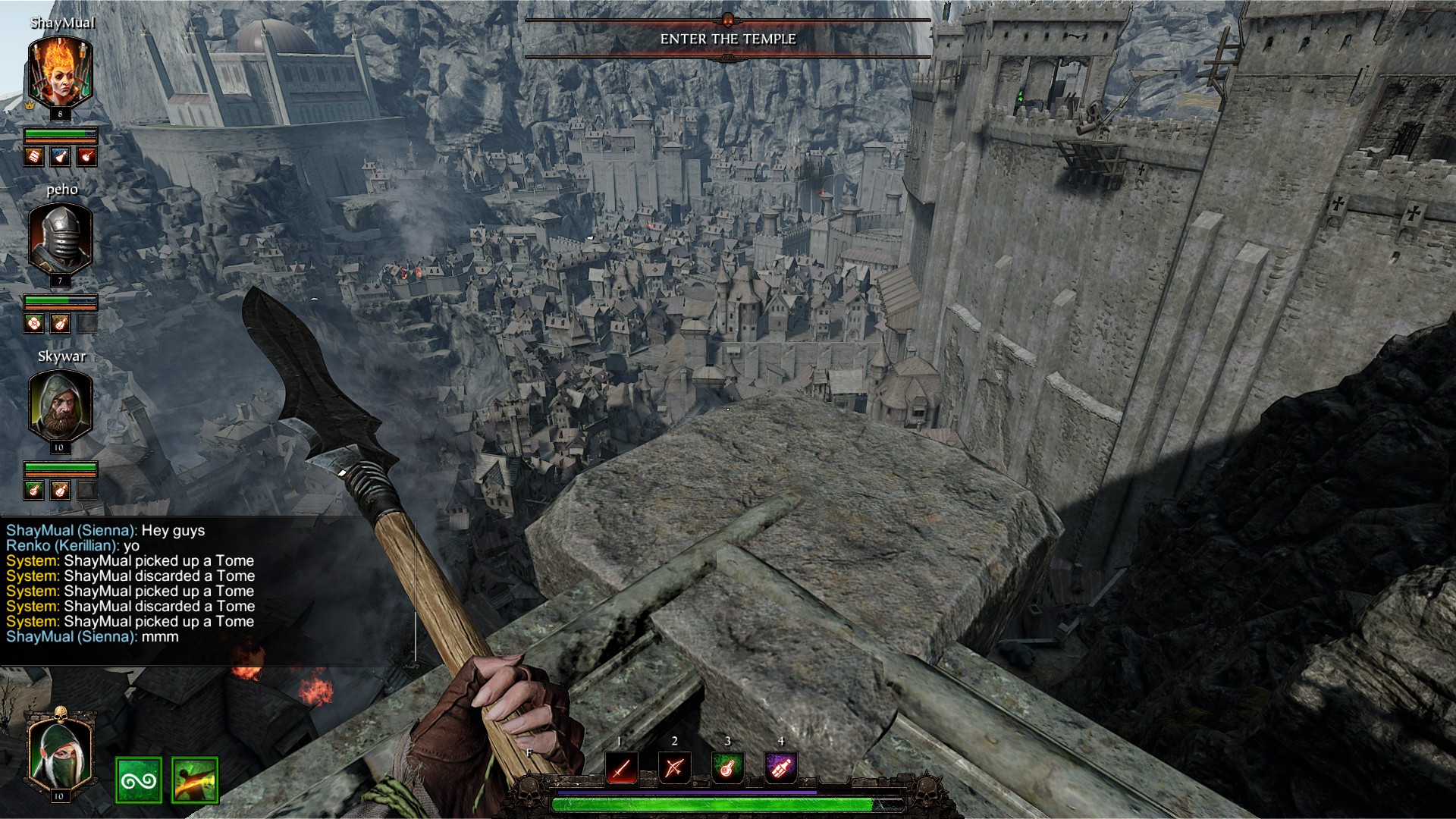Select ShayMual's Sienna portrait

point(61,74)
